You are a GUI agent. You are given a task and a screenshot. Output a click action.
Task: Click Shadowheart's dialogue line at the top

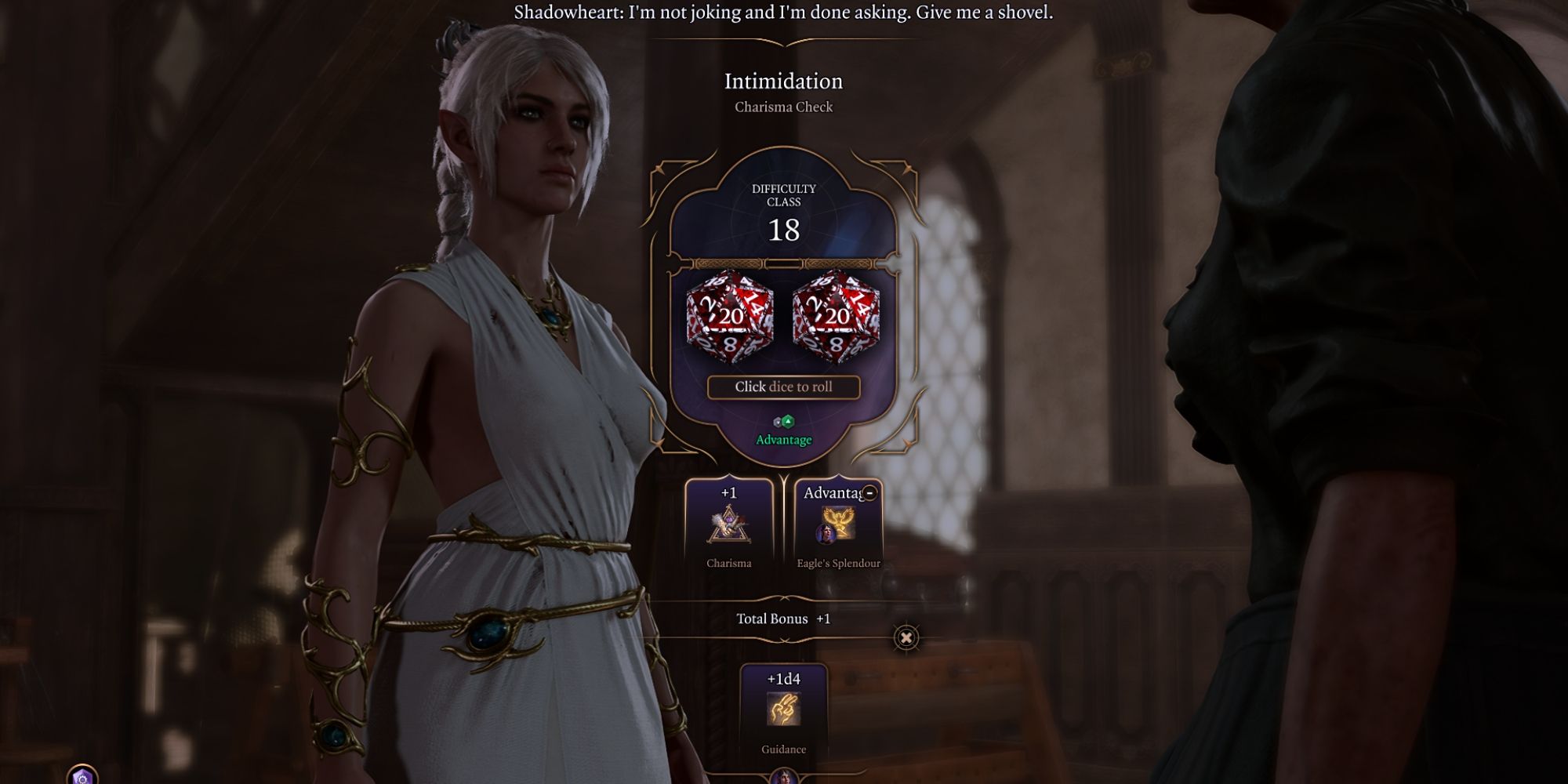[784, 13]
